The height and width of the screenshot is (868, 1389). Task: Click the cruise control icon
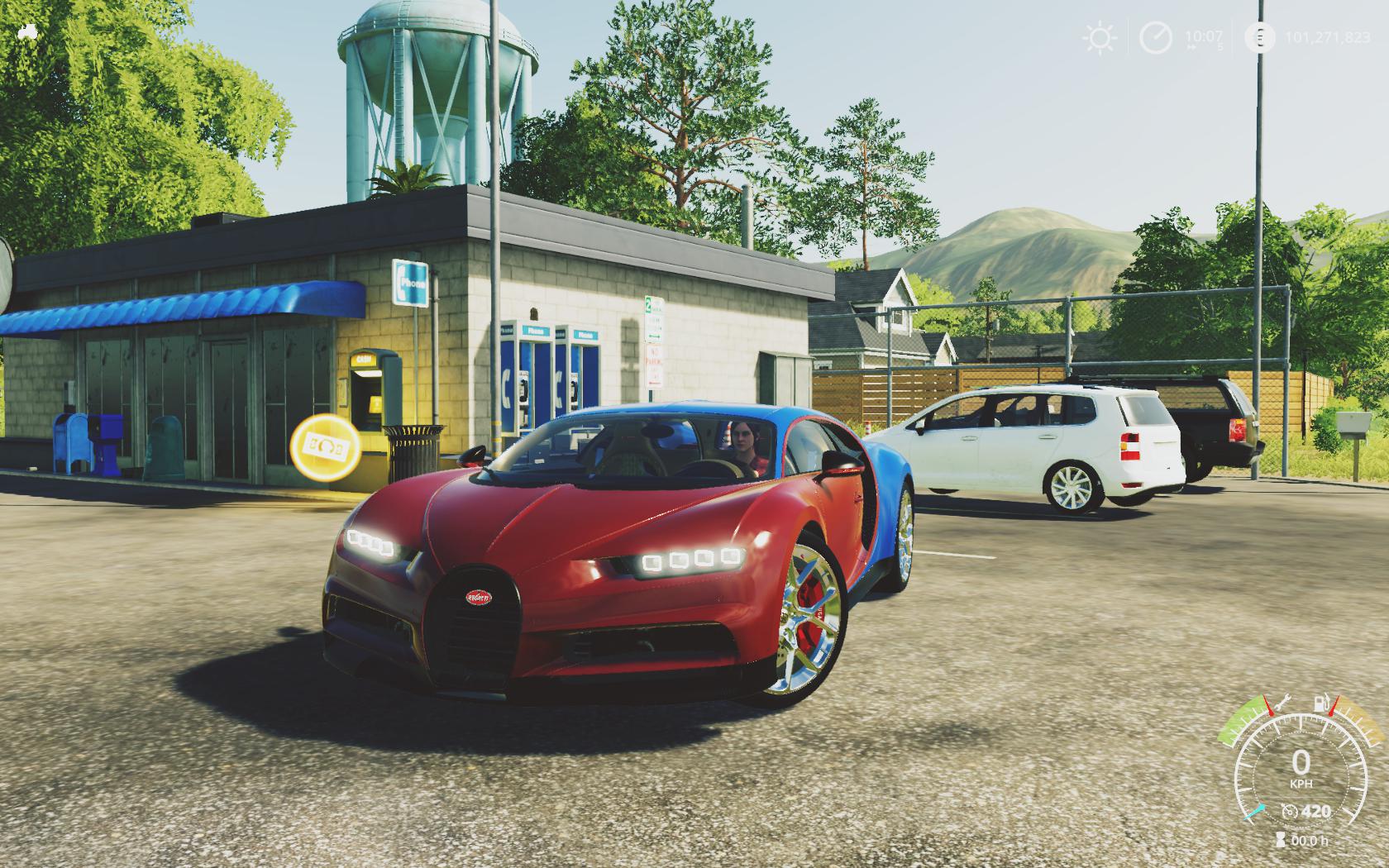click(1289, 811)
